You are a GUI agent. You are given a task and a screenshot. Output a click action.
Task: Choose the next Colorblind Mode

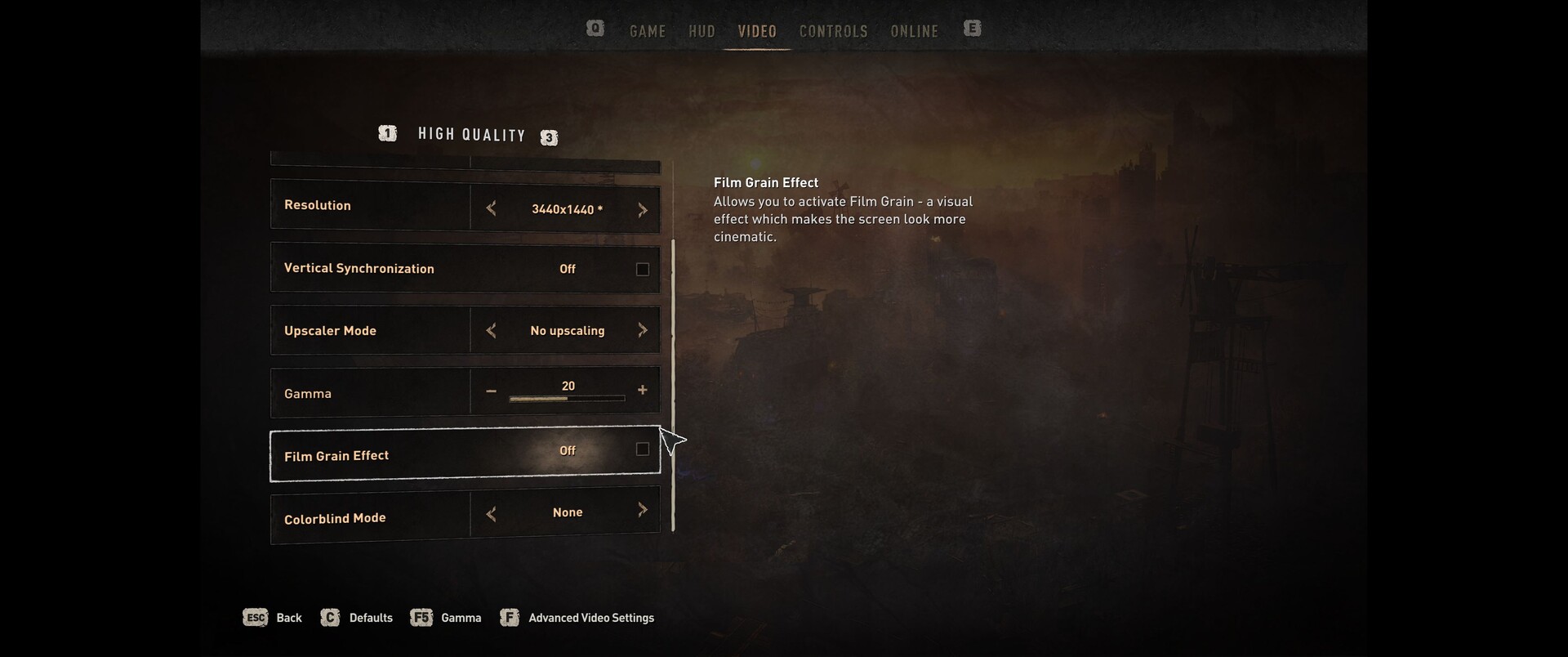[643, 511]
